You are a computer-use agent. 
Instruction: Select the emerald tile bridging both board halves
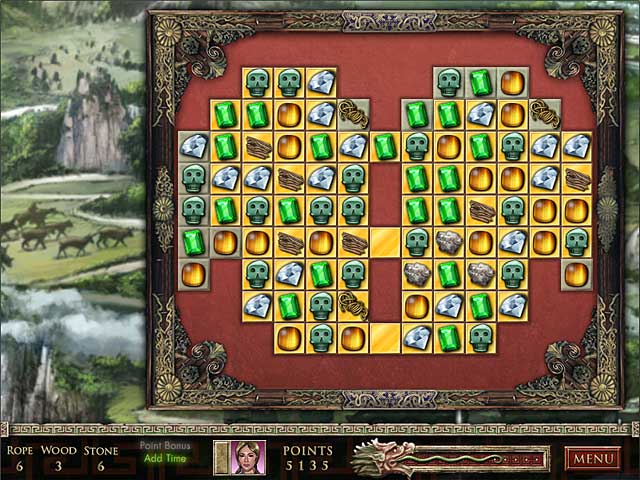pos(385,147)
